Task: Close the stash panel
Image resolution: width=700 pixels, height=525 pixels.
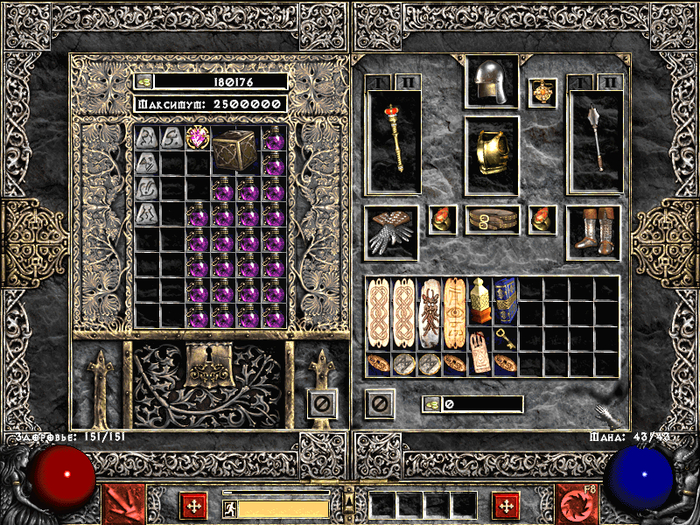Action: [x=321, y=403]
